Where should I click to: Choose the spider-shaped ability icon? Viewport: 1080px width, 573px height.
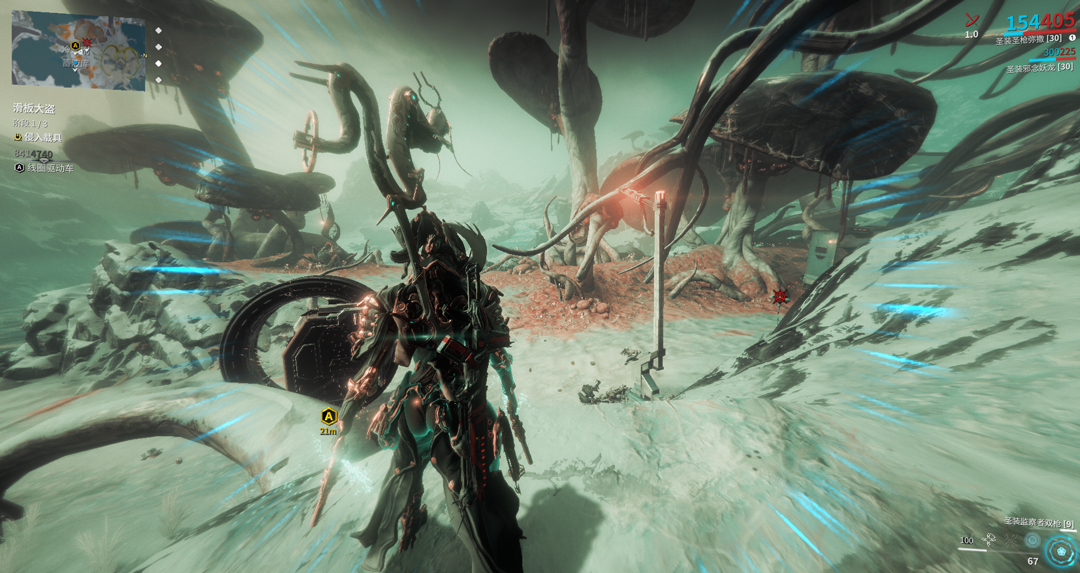tap(1012, 540)
